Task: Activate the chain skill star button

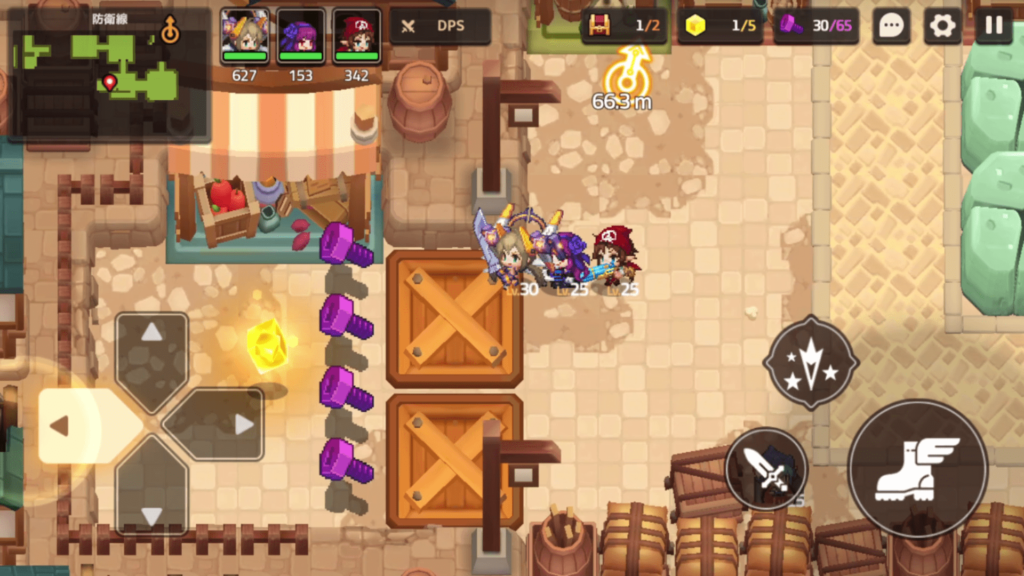Action: 810,362
